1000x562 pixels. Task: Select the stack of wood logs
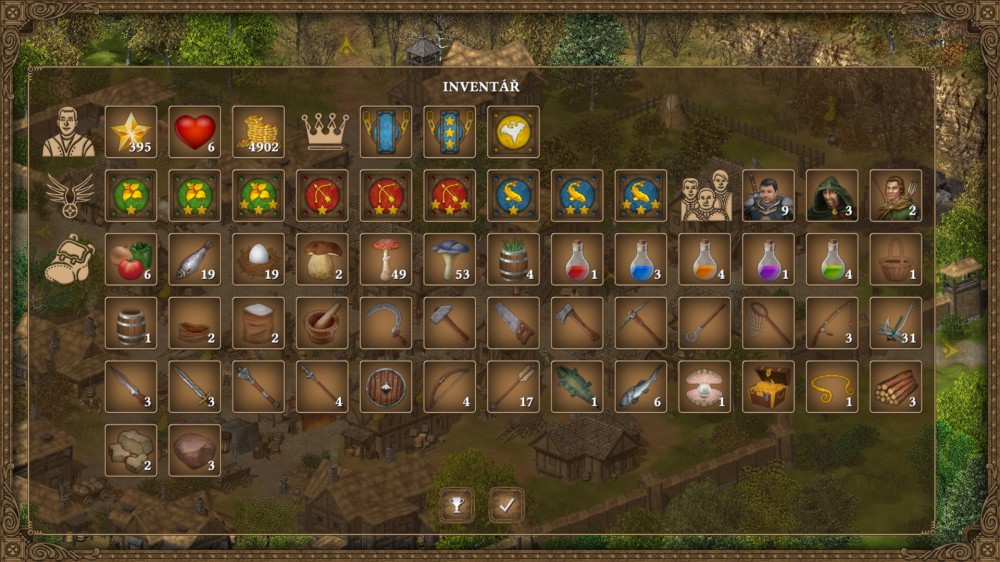[x=896, y=387]
